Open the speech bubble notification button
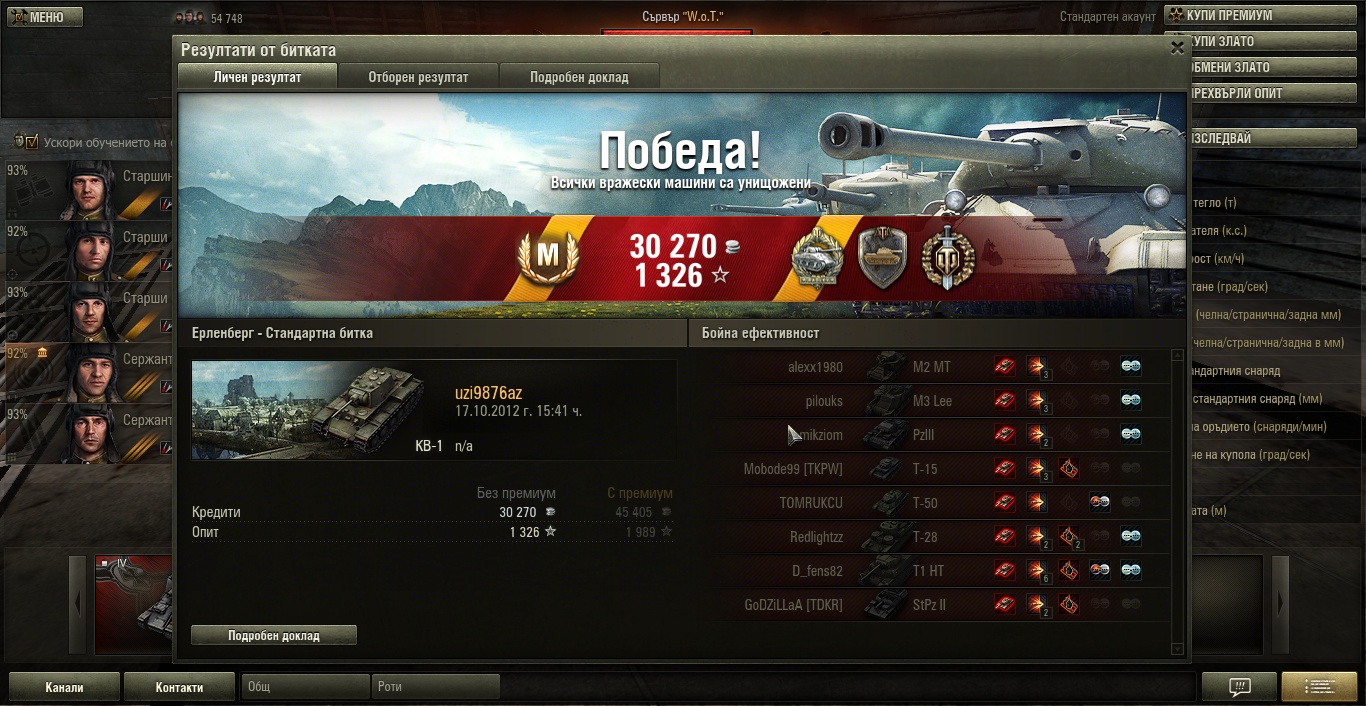Image resolution: width=1366 pixels, height=706 pixels. coord(1238,687)
